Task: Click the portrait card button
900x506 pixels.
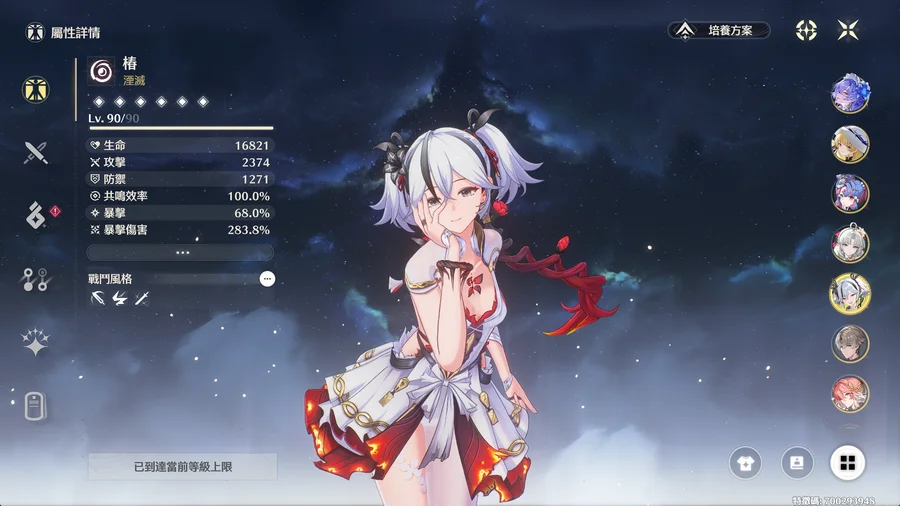Action: tap(797, 462)
